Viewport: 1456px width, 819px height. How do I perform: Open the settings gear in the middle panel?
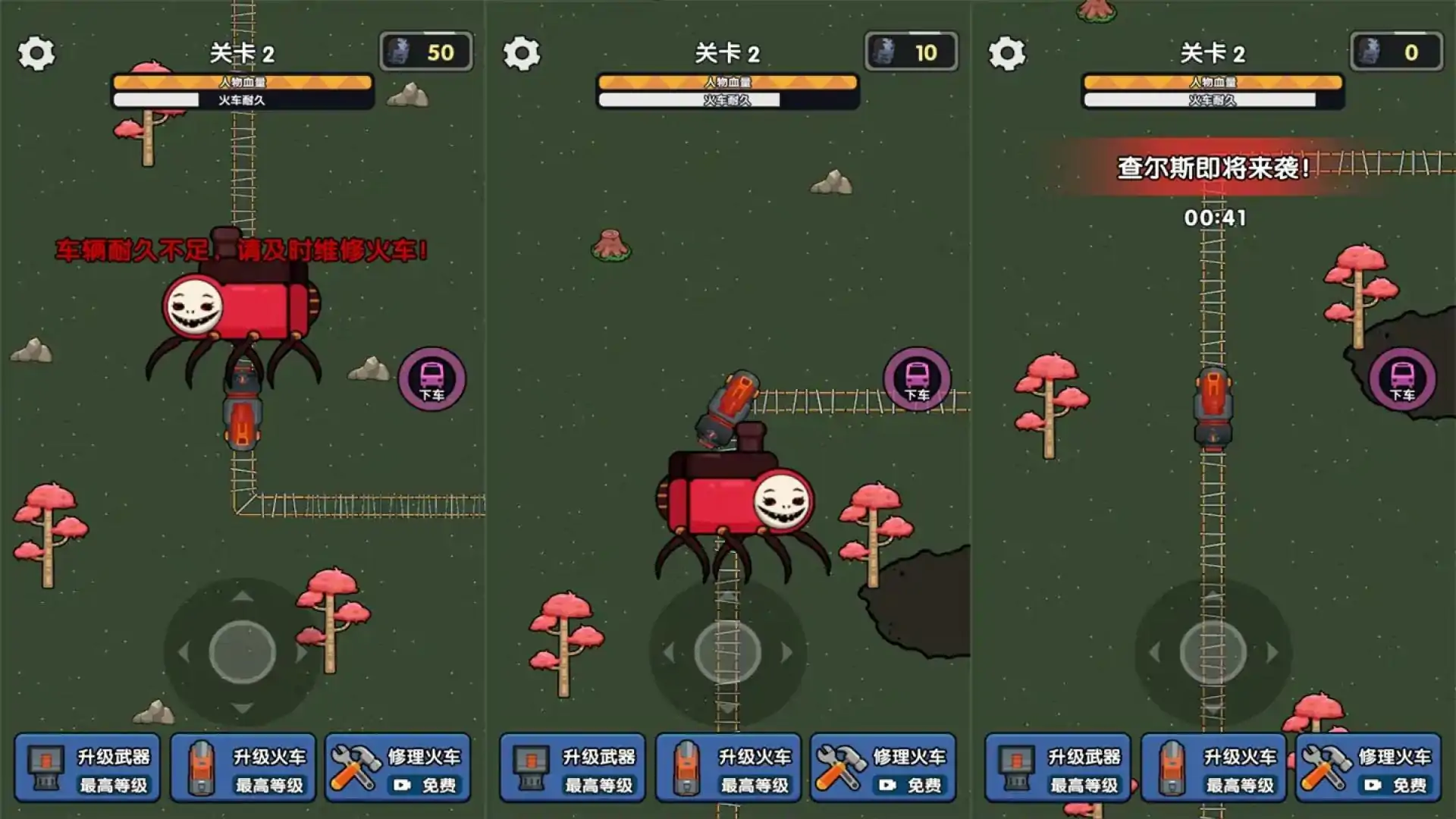[522, 53]
